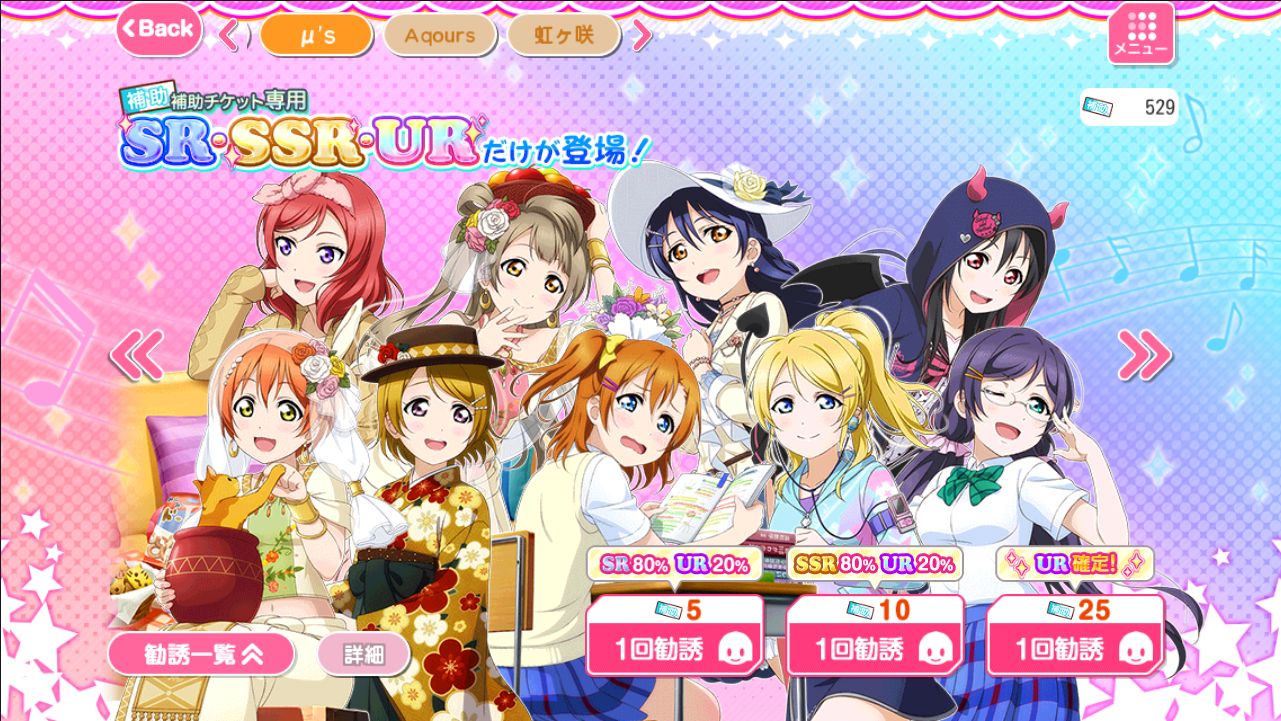Open the メニュー grid menu
This screenshot has height=721, width=1281.
(x=1141, y=33)
